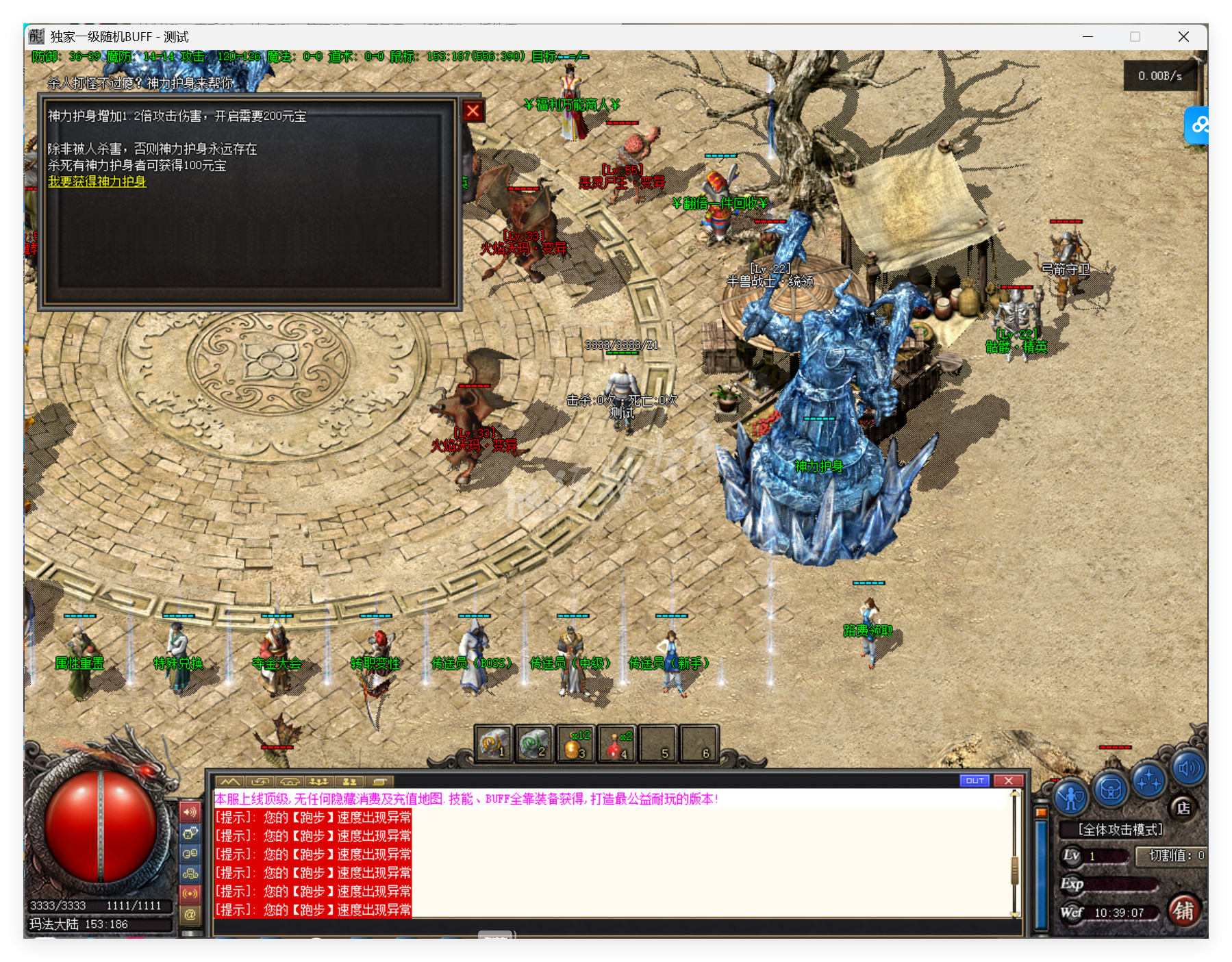Open the shop via the 店 button
Image resolution: width=1232 pixels, height=962 pixels.
[1183, 808]
